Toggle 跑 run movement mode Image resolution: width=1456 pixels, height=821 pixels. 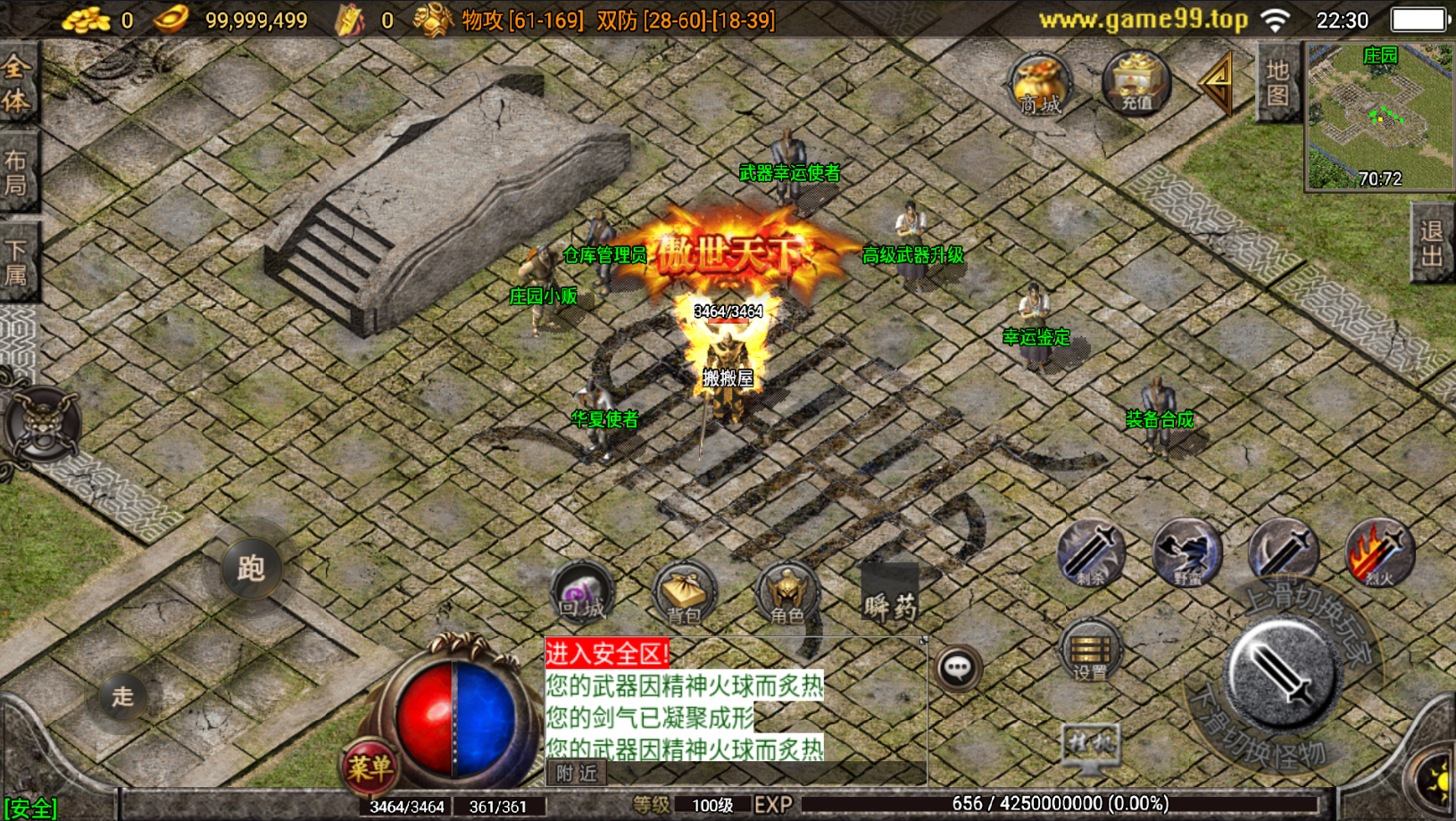pos(250,568)
